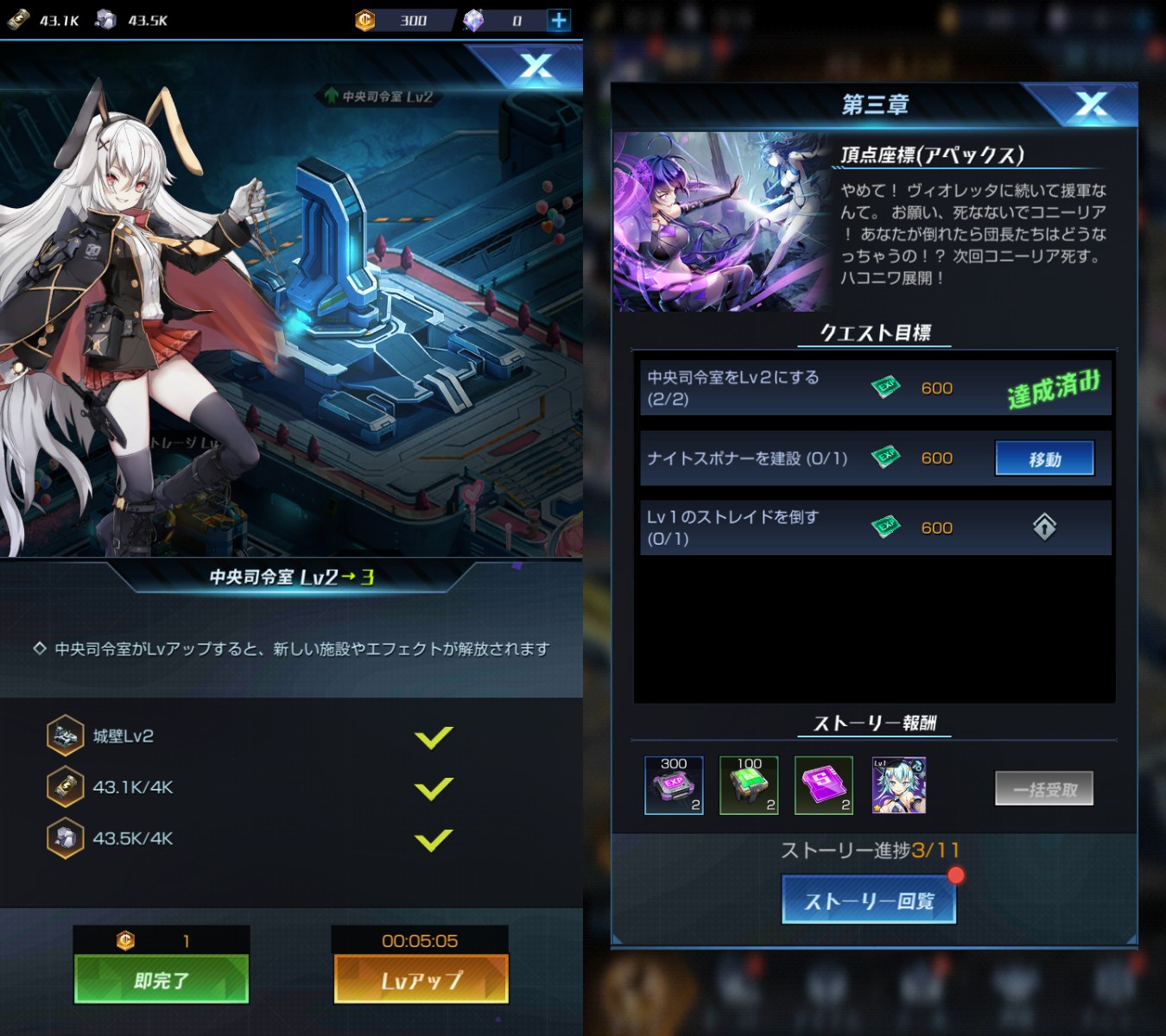Viewport: 1166px width, 1036px height.
Task: Tap the upward-arrow icon on the ストレイド quest
Action: pos(1044,527)
